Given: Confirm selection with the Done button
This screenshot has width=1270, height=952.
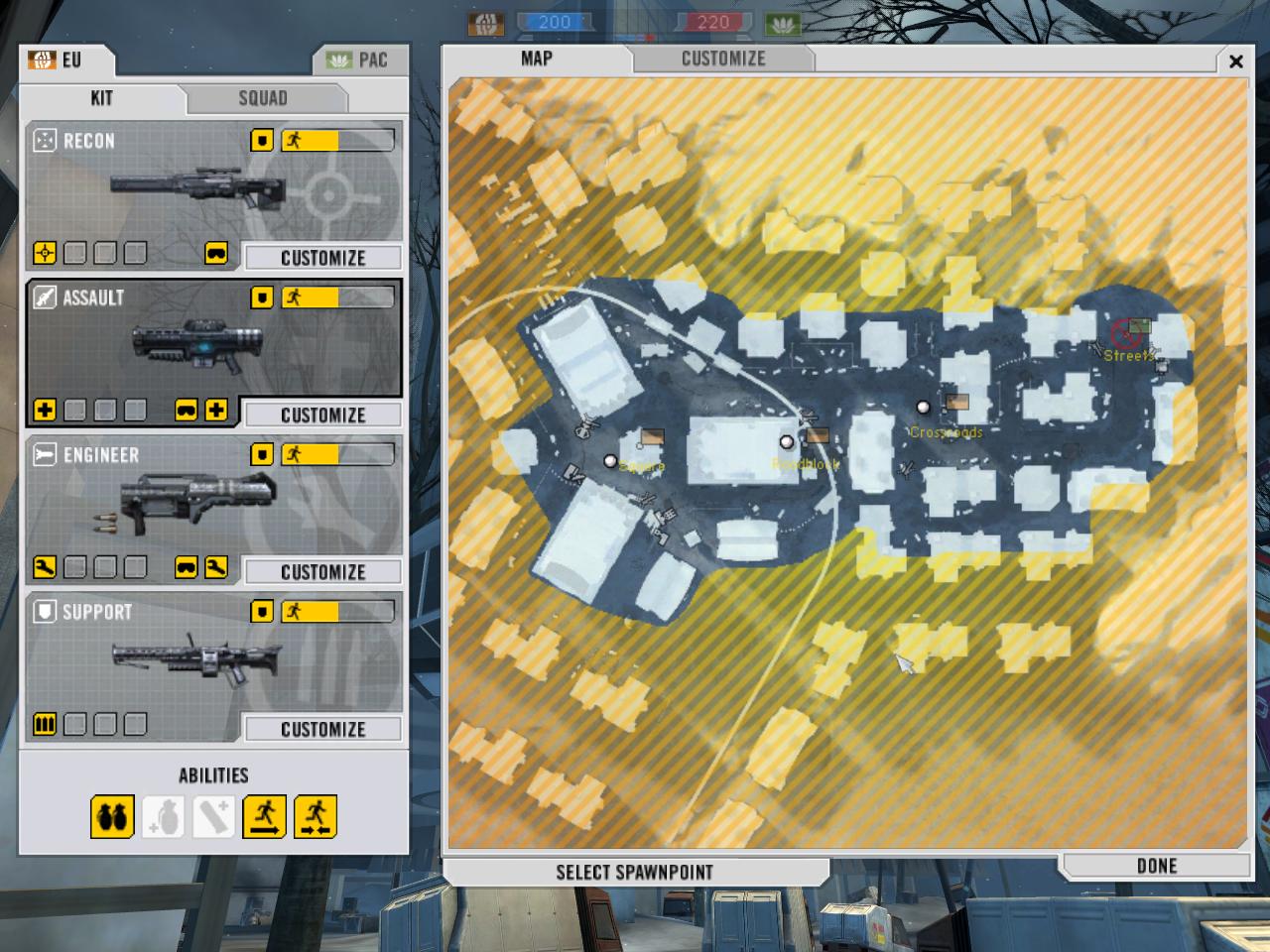Looking at the screenshot, I should (x=1156, y=866).
